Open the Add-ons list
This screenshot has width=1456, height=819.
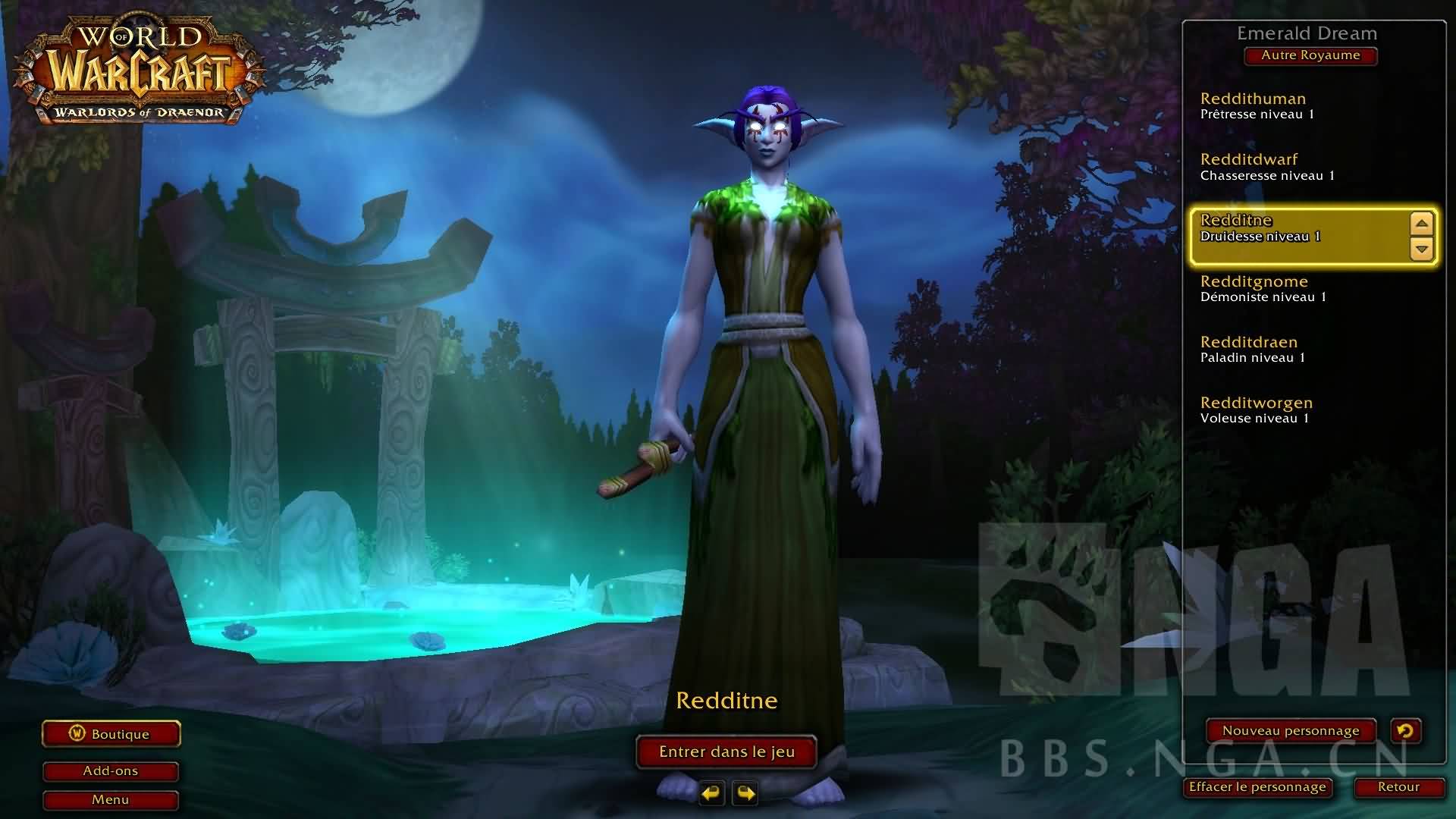(x=111, y=771)
